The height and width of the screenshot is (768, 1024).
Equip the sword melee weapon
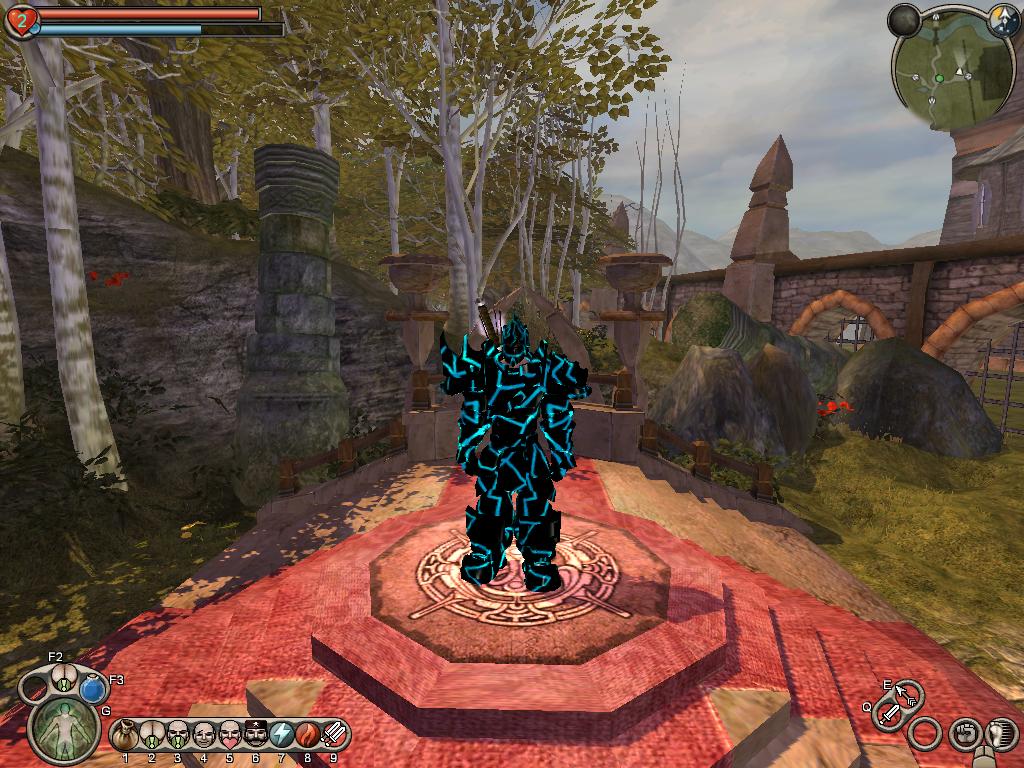click(888, 713)
